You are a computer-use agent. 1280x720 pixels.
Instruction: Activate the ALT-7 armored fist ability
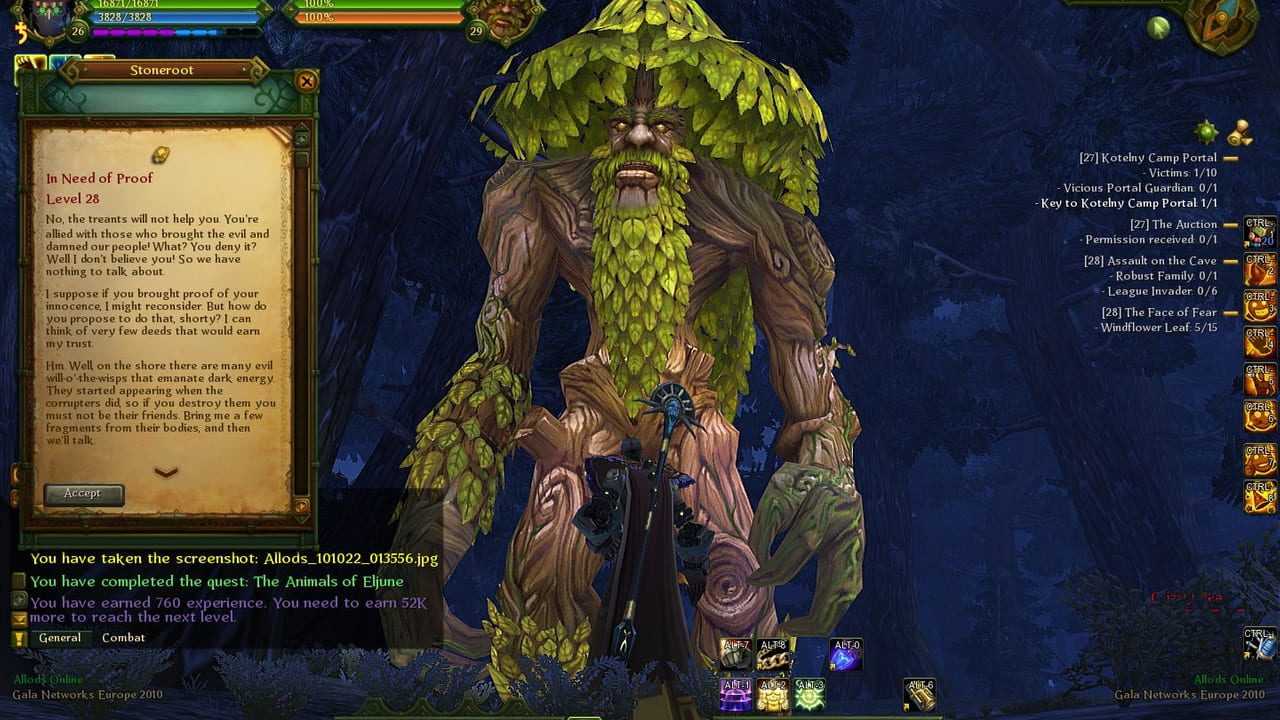(737, 655)
